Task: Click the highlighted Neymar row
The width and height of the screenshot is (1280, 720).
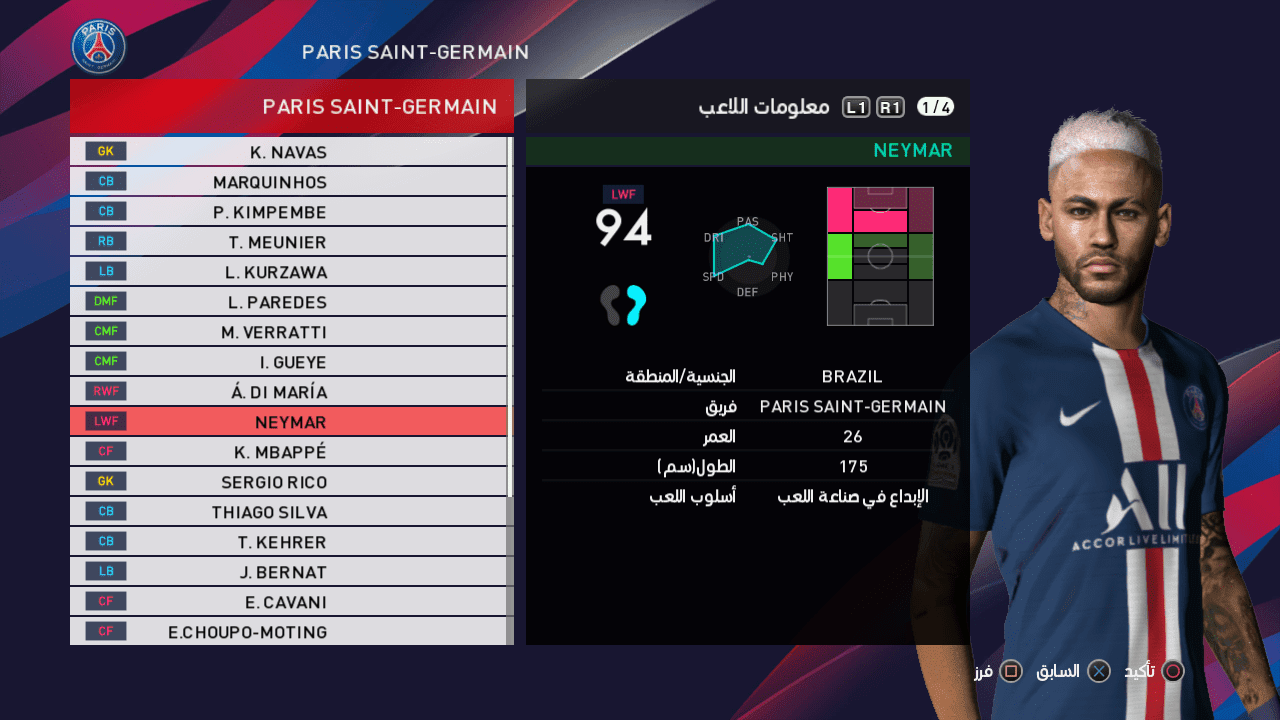Action: pos(289,422)
